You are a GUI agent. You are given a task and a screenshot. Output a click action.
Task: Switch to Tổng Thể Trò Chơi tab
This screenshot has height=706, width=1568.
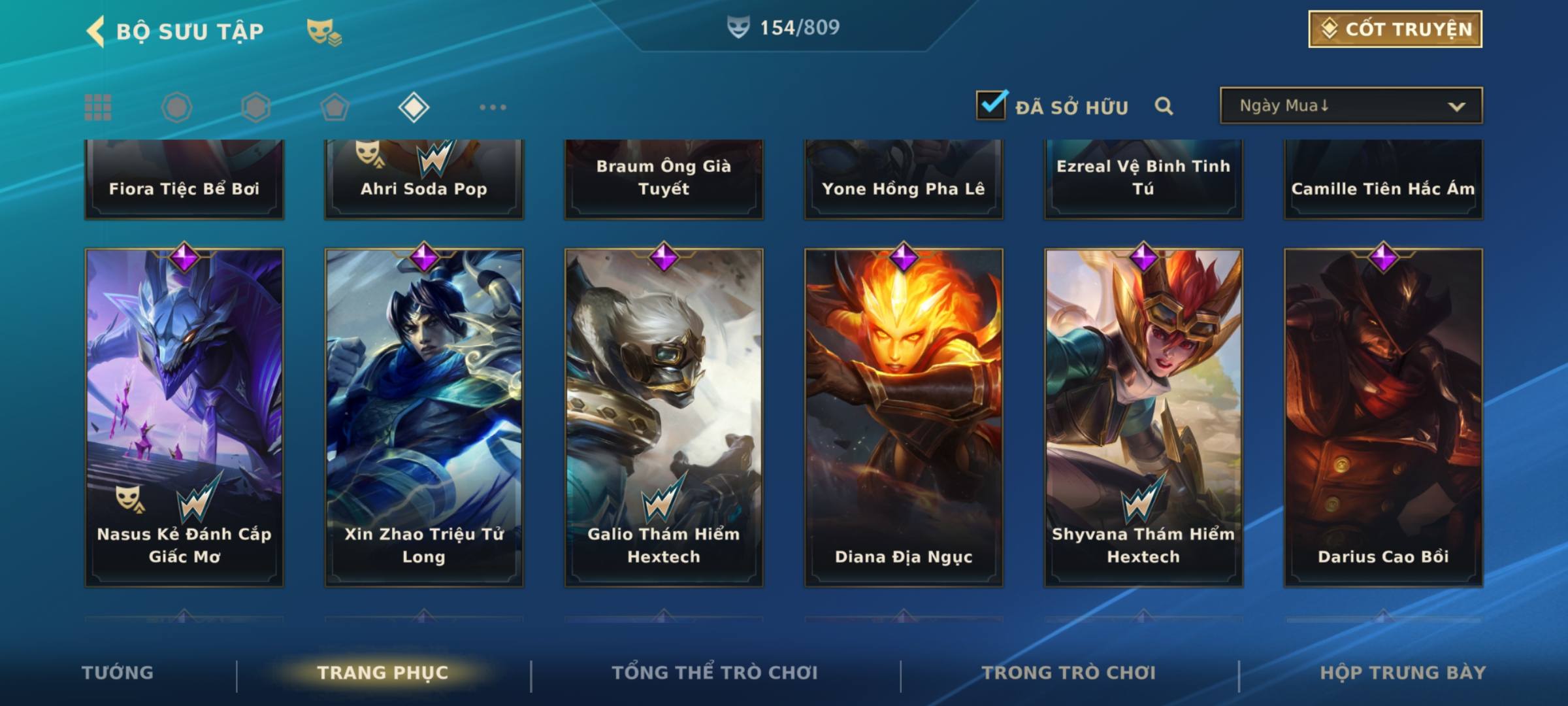(715, 673)
